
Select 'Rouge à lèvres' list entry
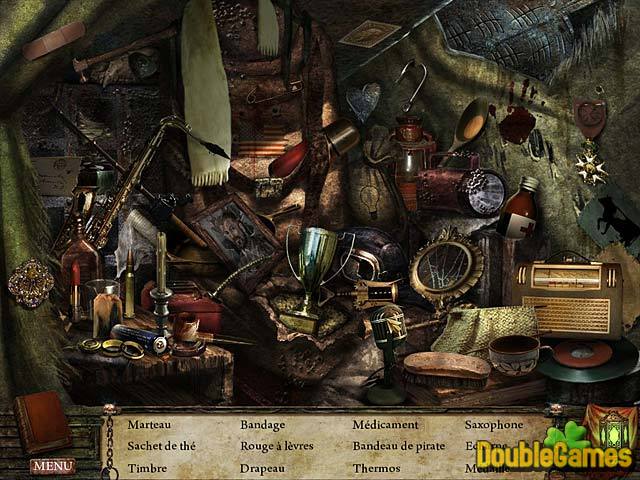[277, 445]
